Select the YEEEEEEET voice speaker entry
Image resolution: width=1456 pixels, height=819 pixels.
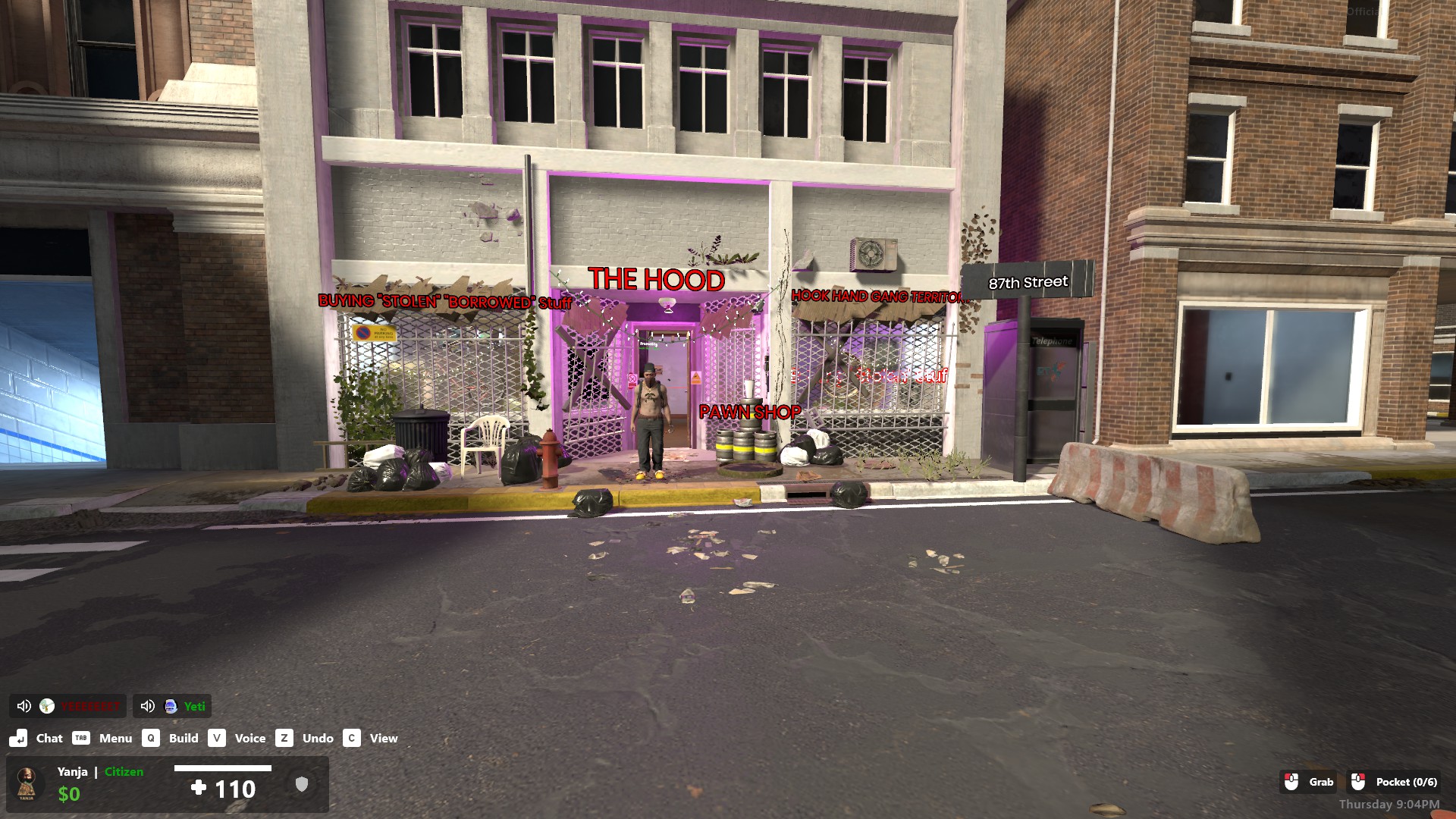click(x=89, y=706)
